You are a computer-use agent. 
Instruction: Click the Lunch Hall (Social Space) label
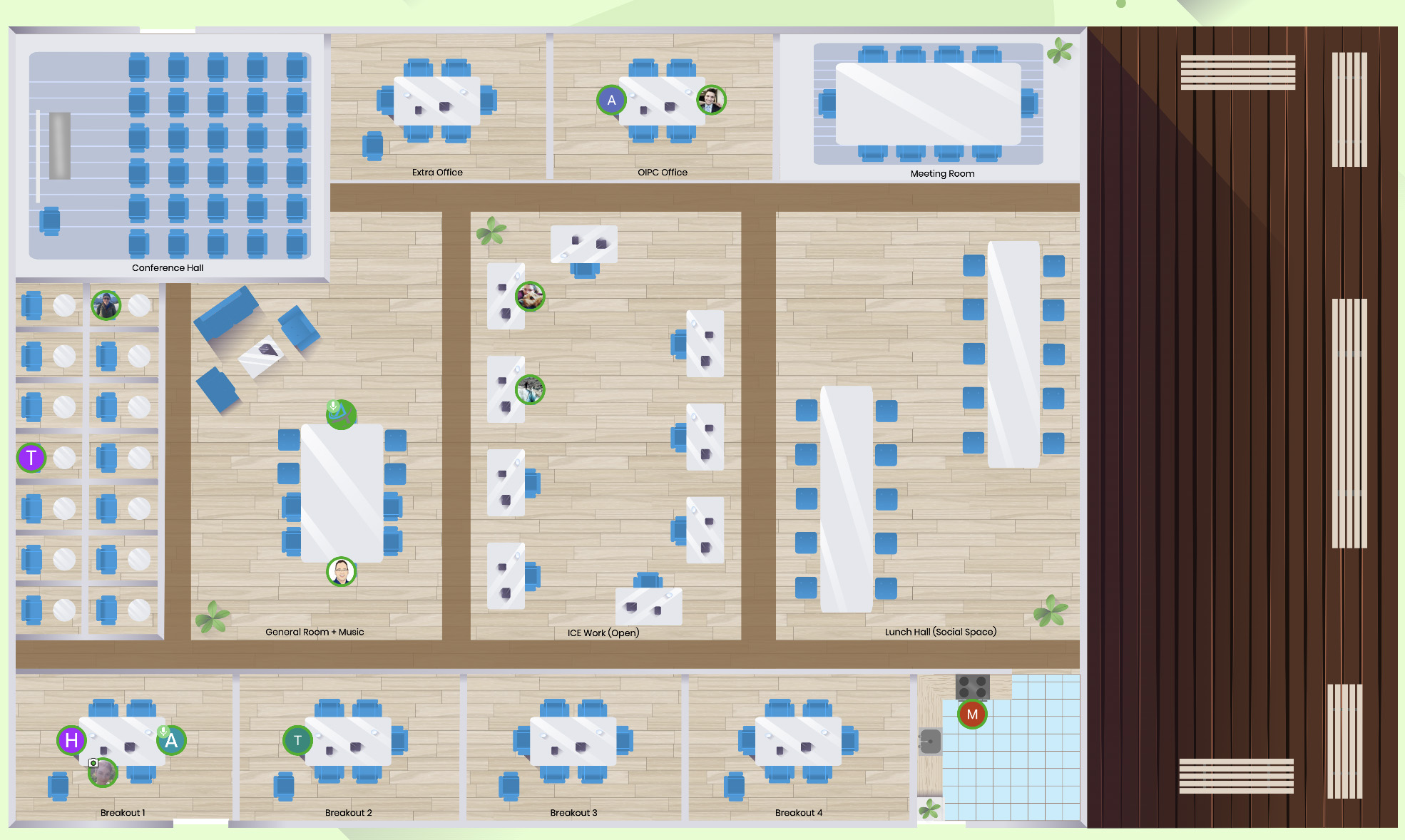point(941,631)
